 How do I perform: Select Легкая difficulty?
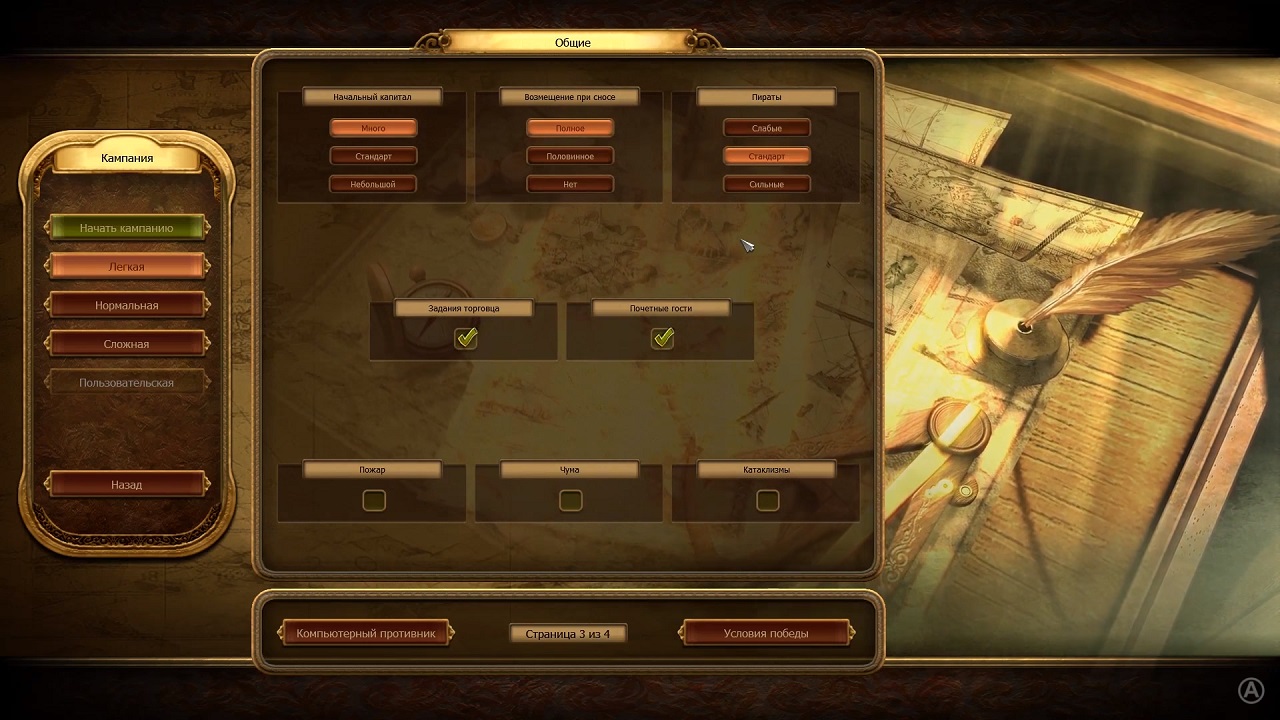coord(126,267)
